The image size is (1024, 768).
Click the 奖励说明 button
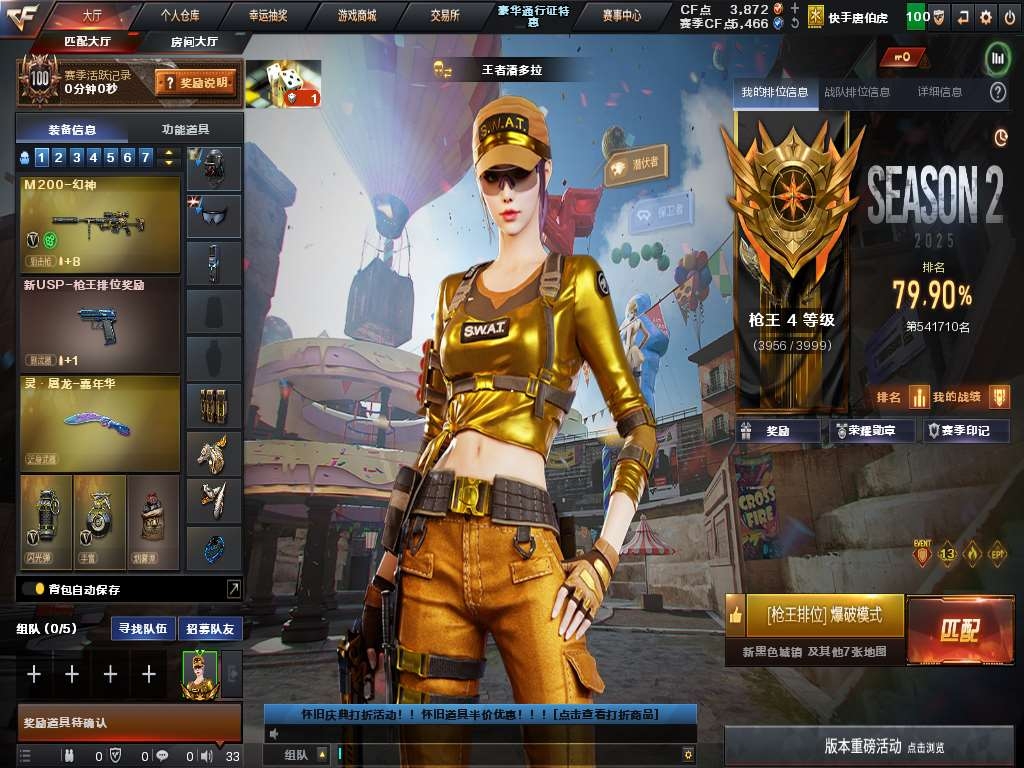[x=197, y=83]
